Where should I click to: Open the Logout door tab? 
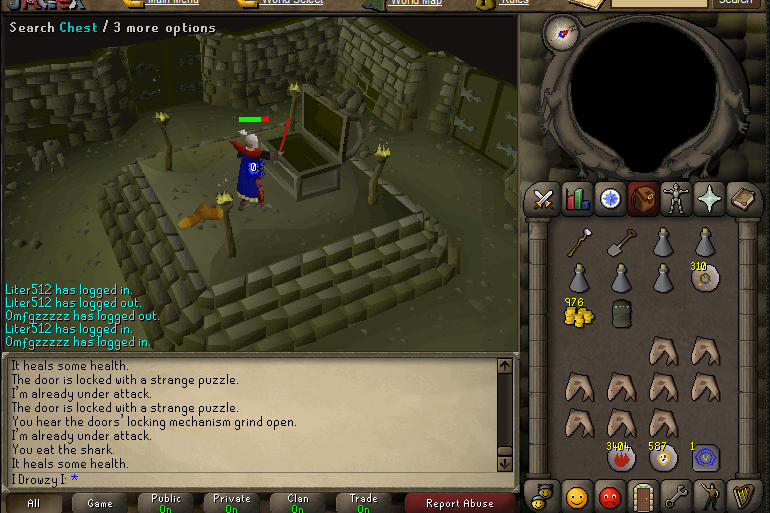pos(643,496)
